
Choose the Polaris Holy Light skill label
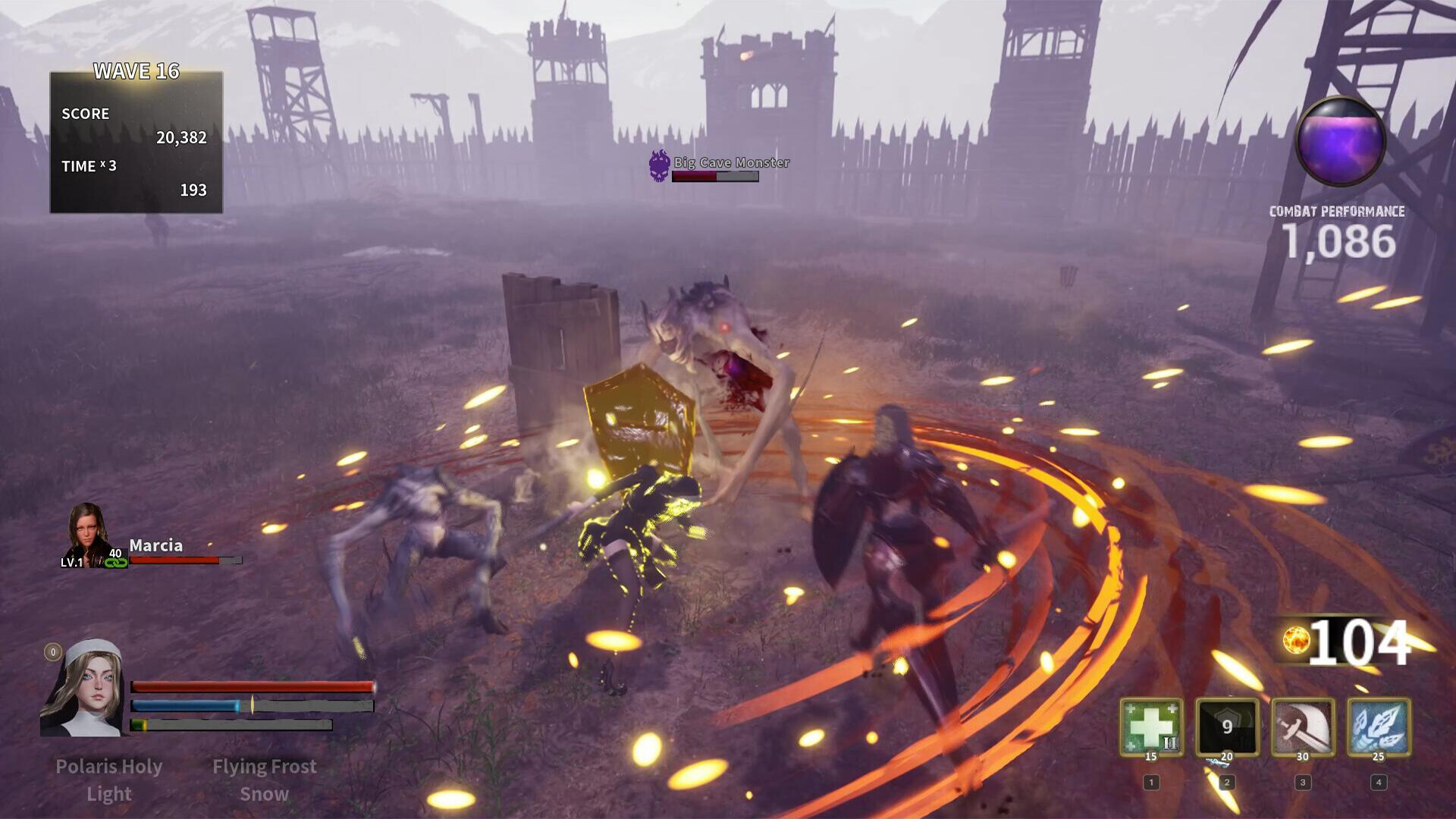(109, 780)
